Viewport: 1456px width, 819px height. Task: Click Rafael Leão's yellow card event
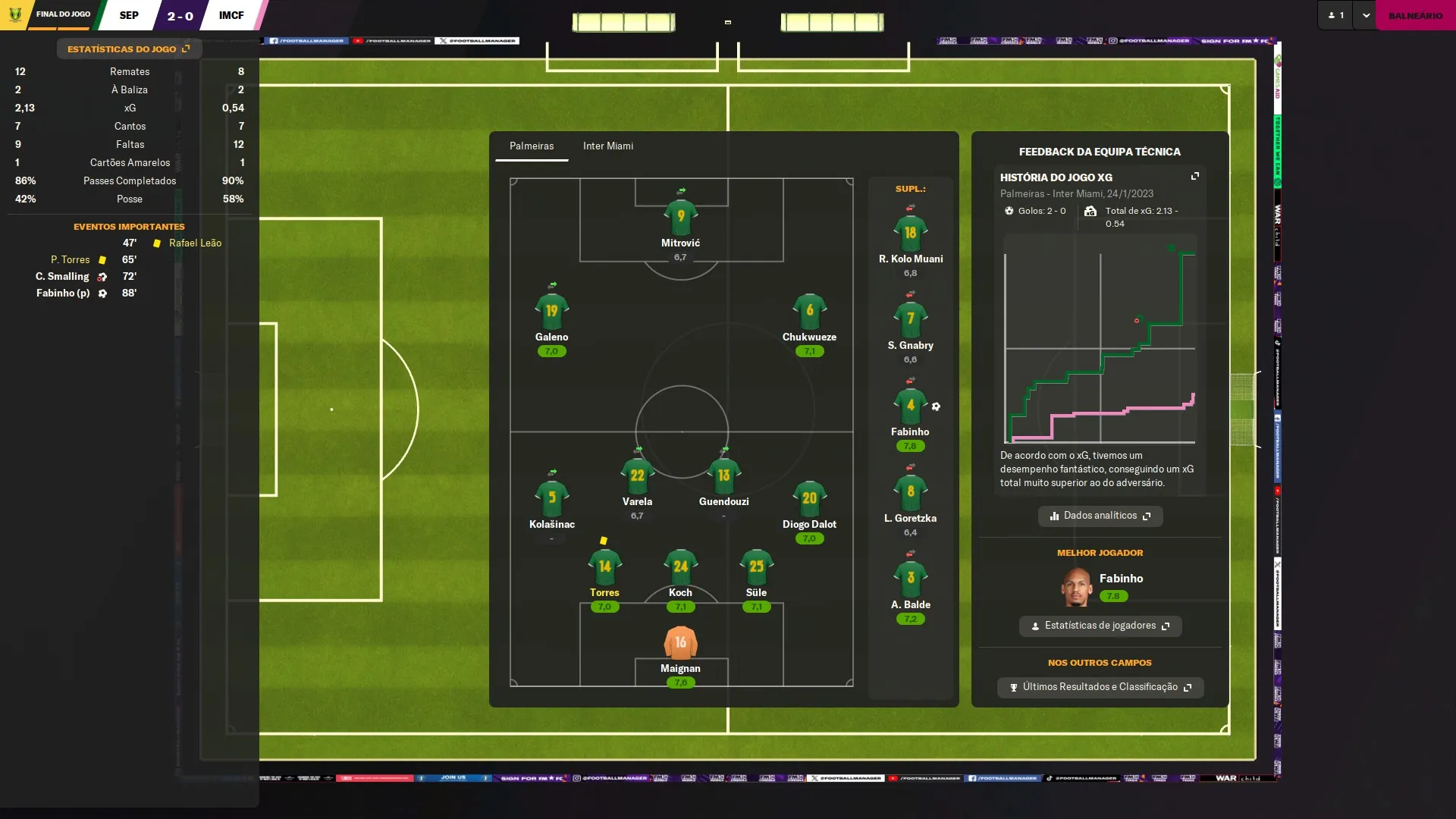(x=194, y=243)
